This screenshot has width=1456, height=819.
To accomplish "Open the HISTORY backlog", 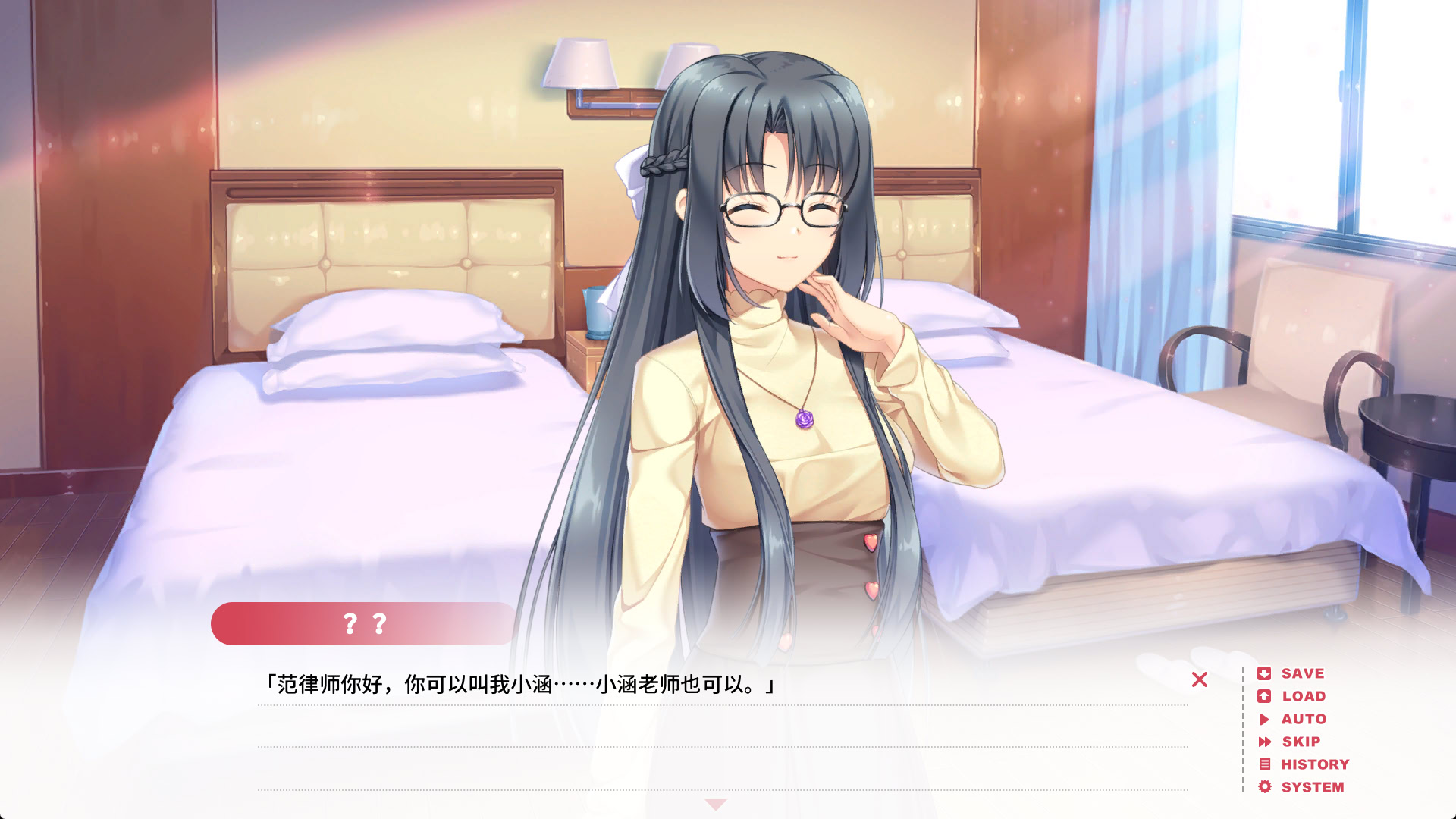I will click(1313, 764).
